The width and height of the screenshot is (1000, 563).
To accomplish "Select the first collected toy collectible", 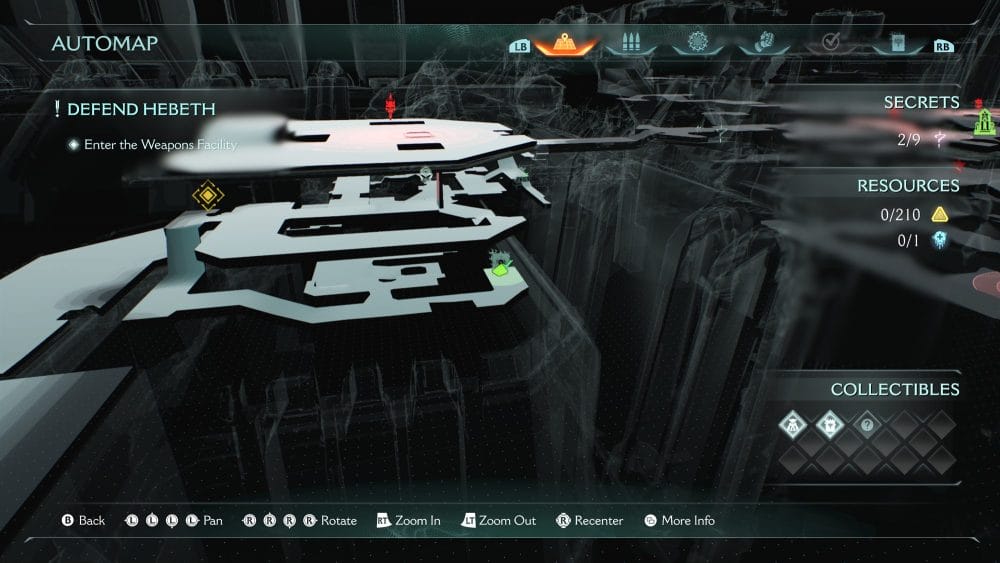I will pyautogui.click(x=794, y=425).
